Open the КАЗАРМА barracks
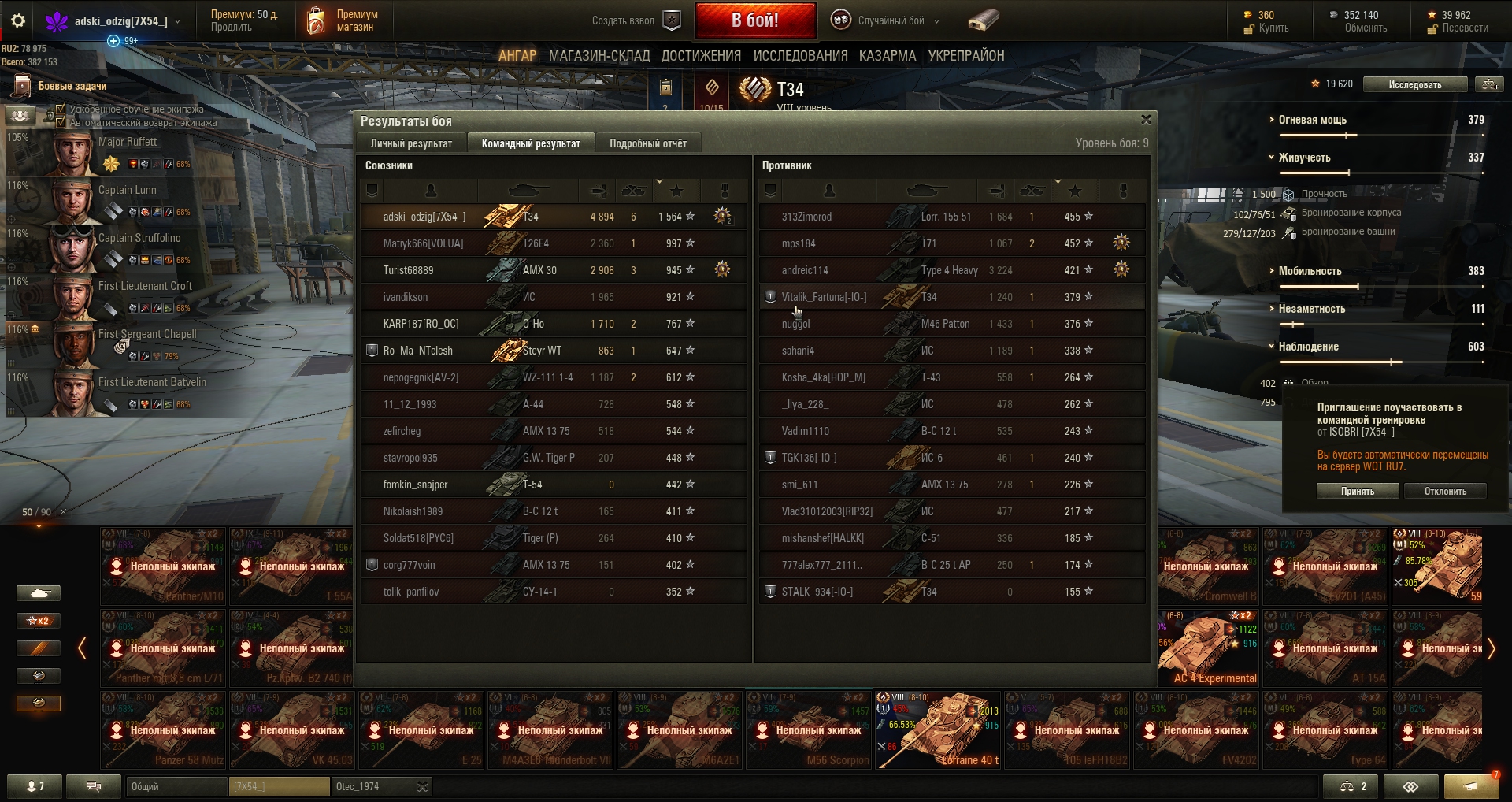The image size is (1512, 802). click(x=888, y=56)
